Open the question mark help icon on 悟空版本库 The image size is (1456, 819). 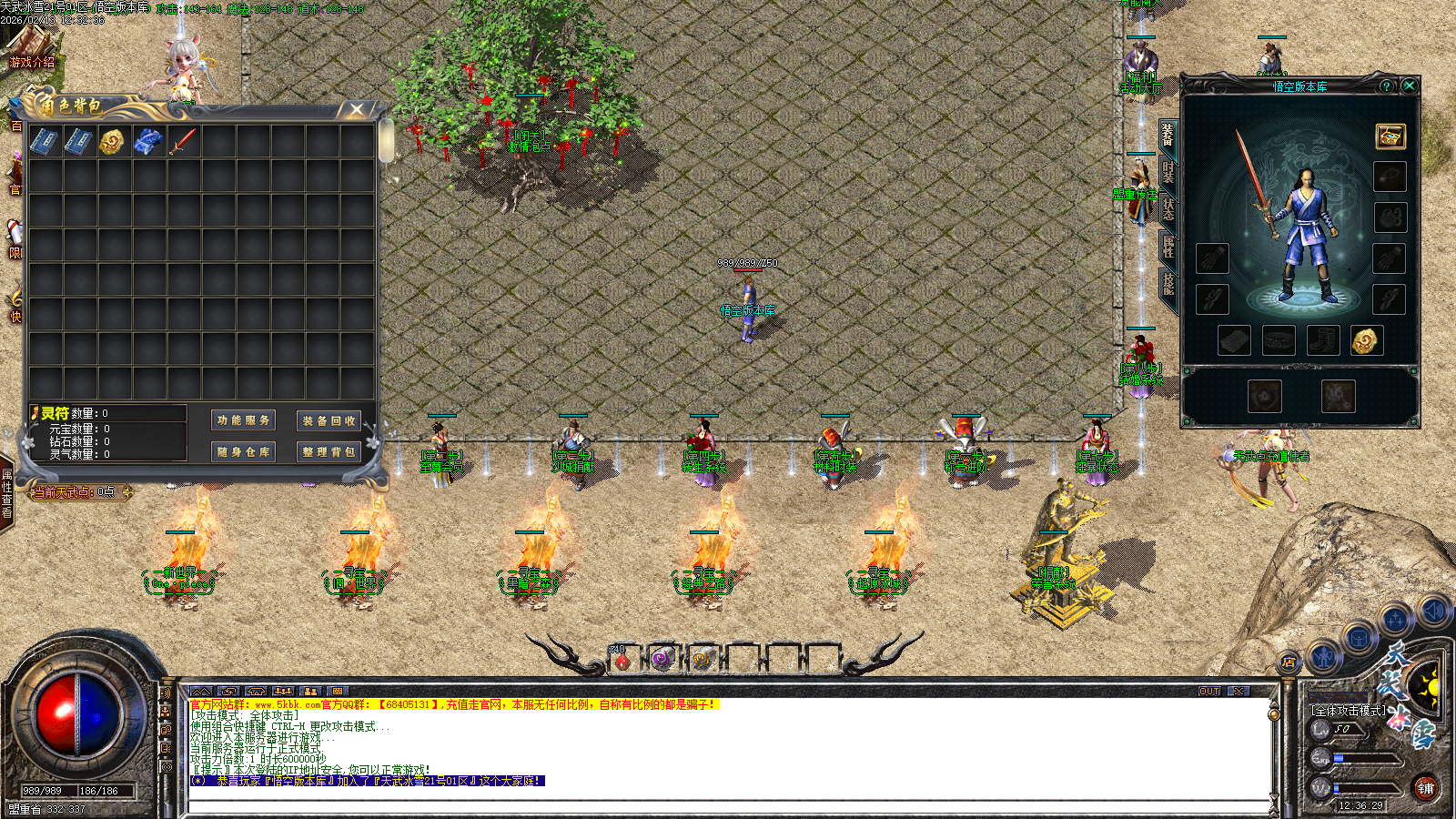[x=1386, y=86]
